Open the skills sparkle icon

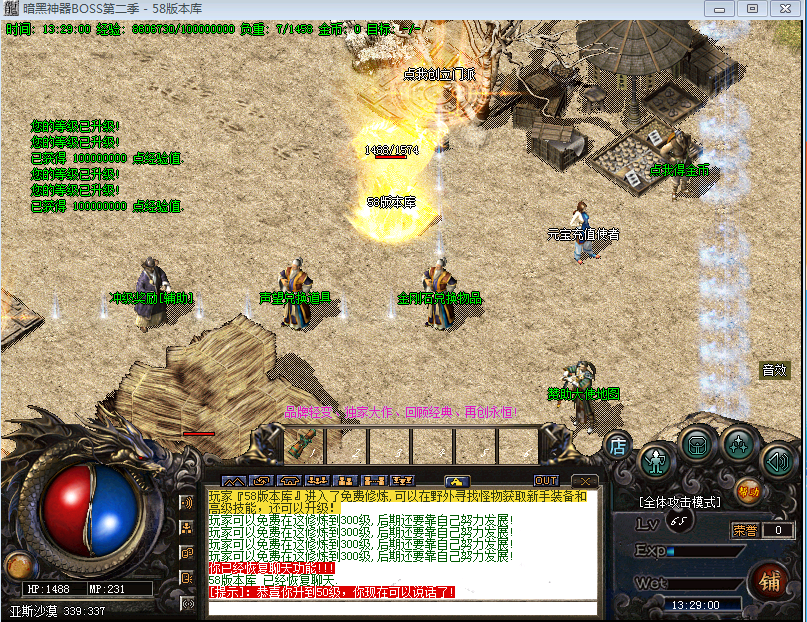tap(738, 443)
